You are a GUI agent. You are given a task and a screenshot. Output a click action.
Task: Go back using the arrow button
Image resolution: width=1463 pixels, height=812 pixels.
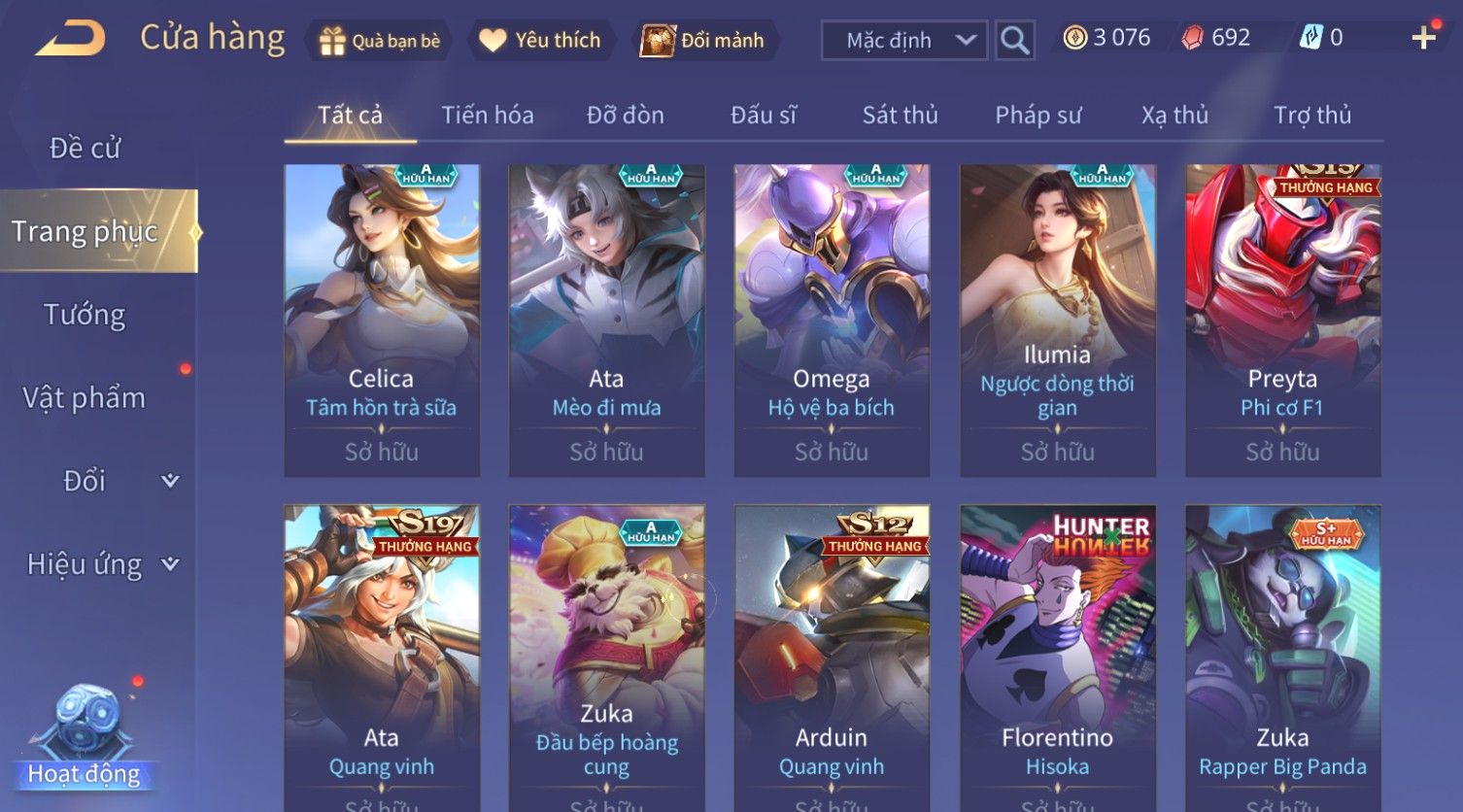point(71,39)
